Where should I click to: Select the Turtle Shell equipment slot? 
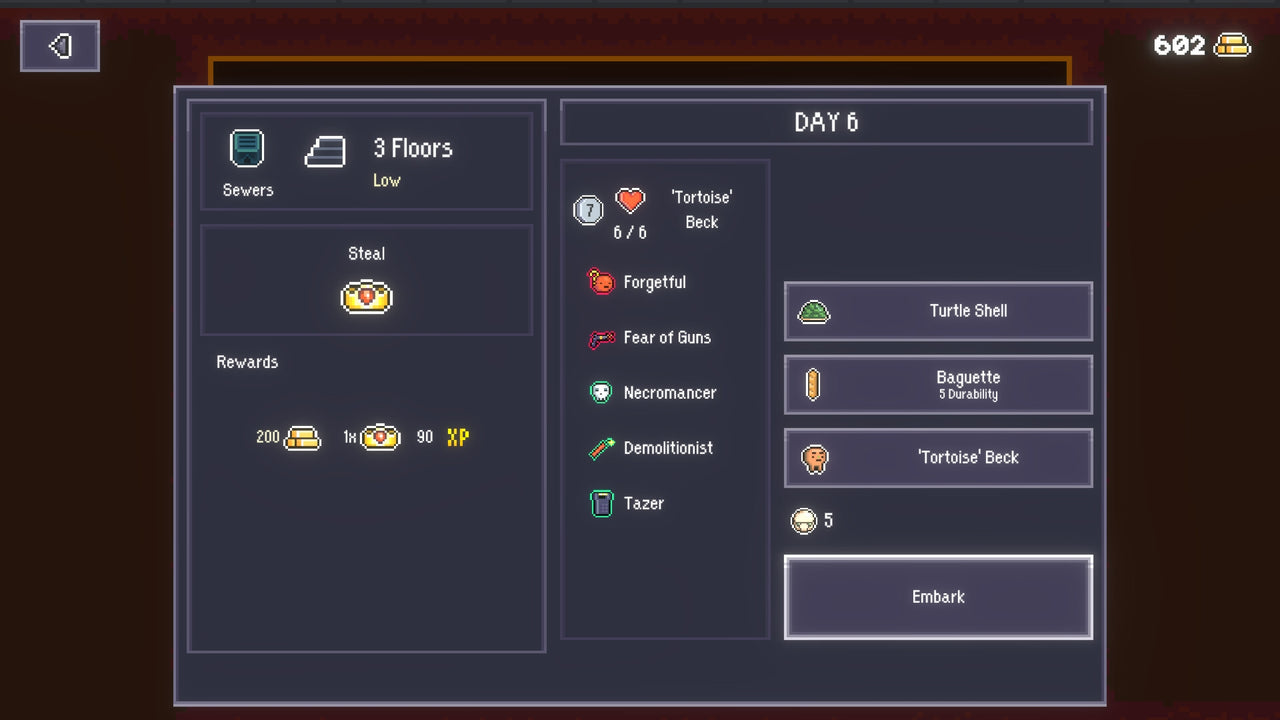pos(937,311)
